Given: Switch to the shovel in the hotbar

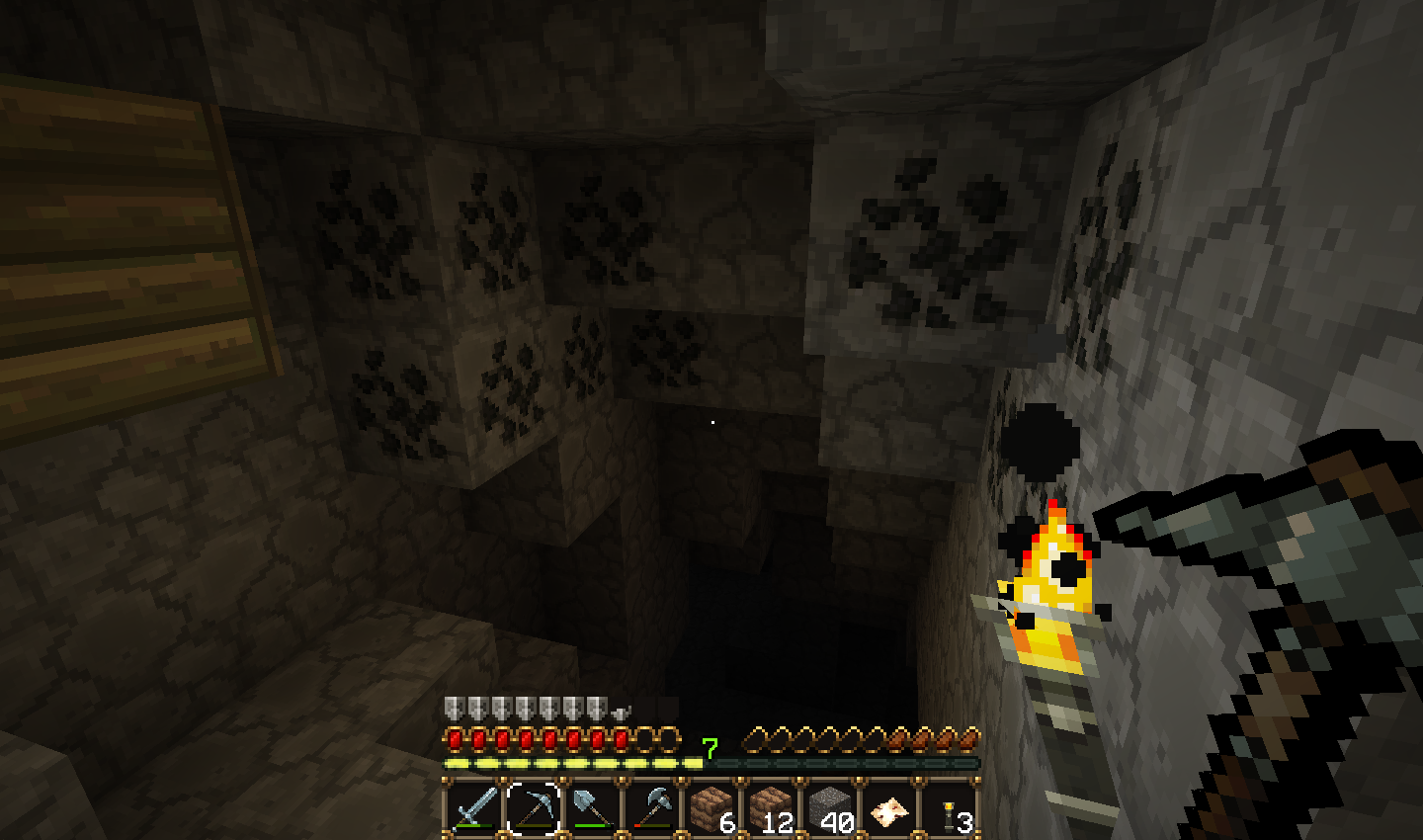Looking at the screenshot, I should [x=592, y=808].
